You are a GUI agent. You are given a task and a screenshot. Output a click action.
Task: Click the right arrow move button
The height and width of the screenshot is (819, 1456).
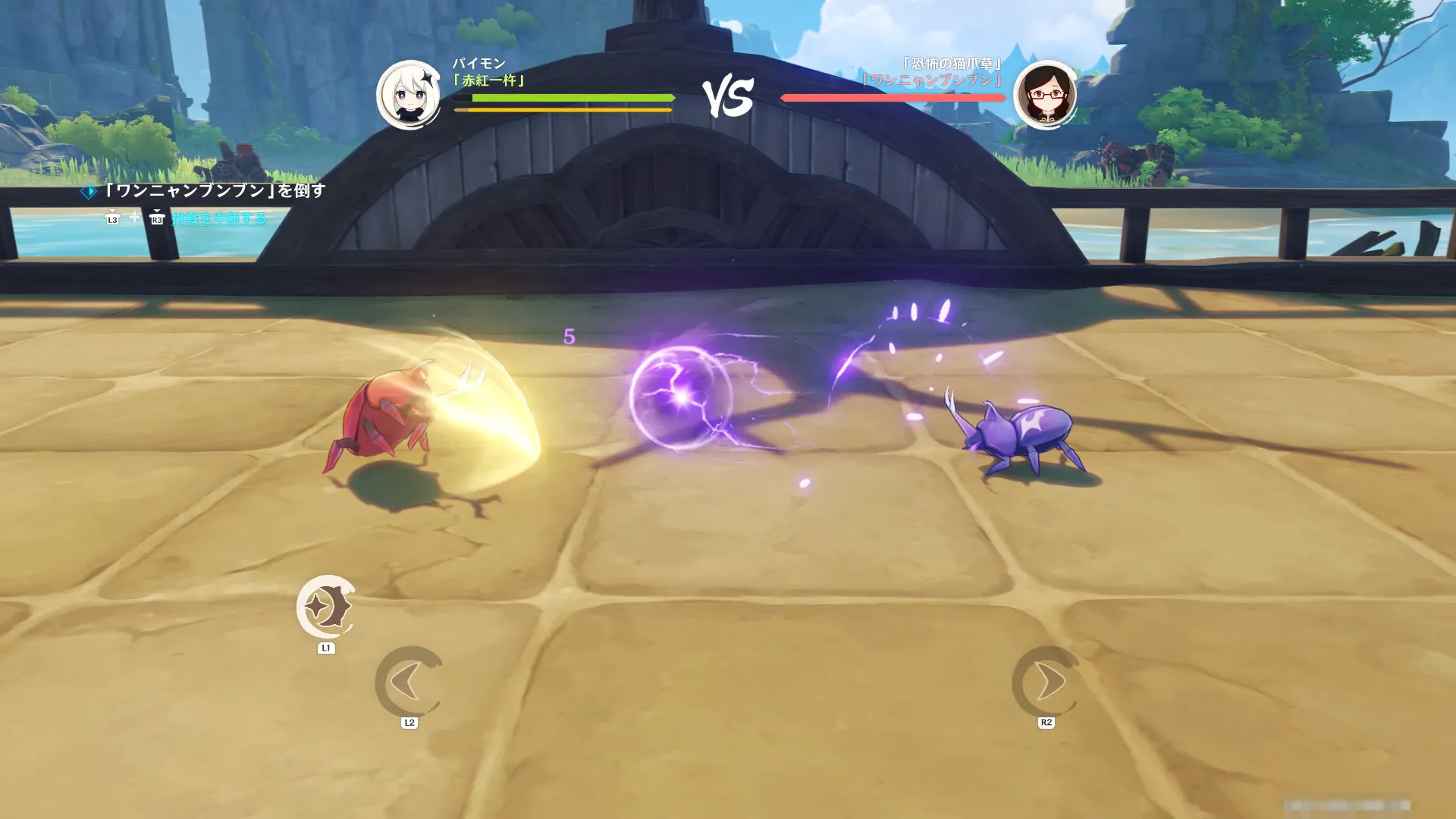(1046, 681)
